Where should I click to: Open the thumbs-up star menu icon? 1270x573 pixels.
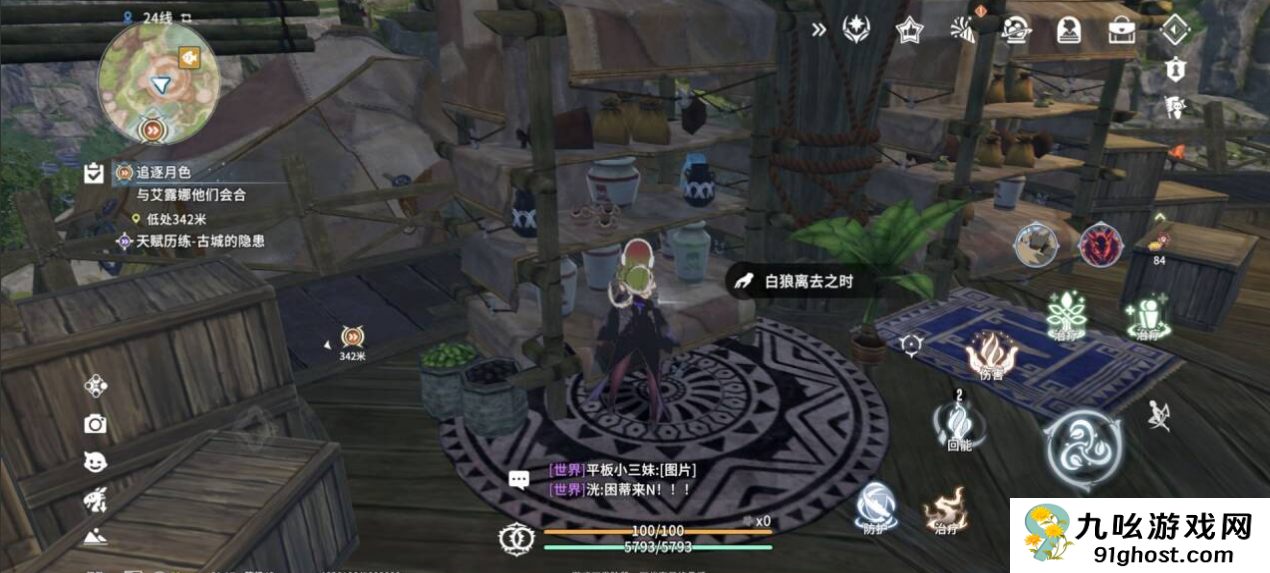[909, 30]
